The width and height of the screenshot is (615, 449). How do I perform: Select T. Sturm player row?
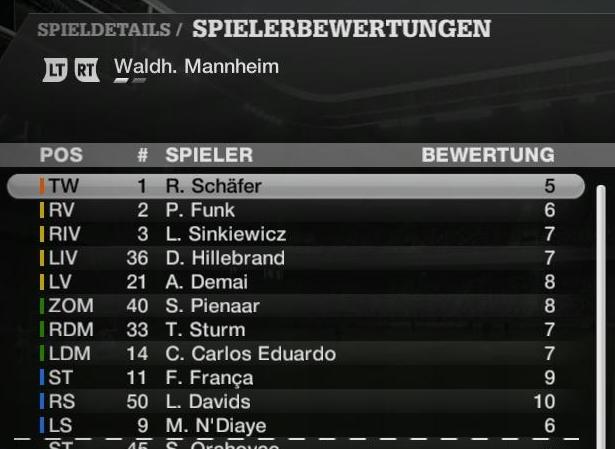(296, 330)
